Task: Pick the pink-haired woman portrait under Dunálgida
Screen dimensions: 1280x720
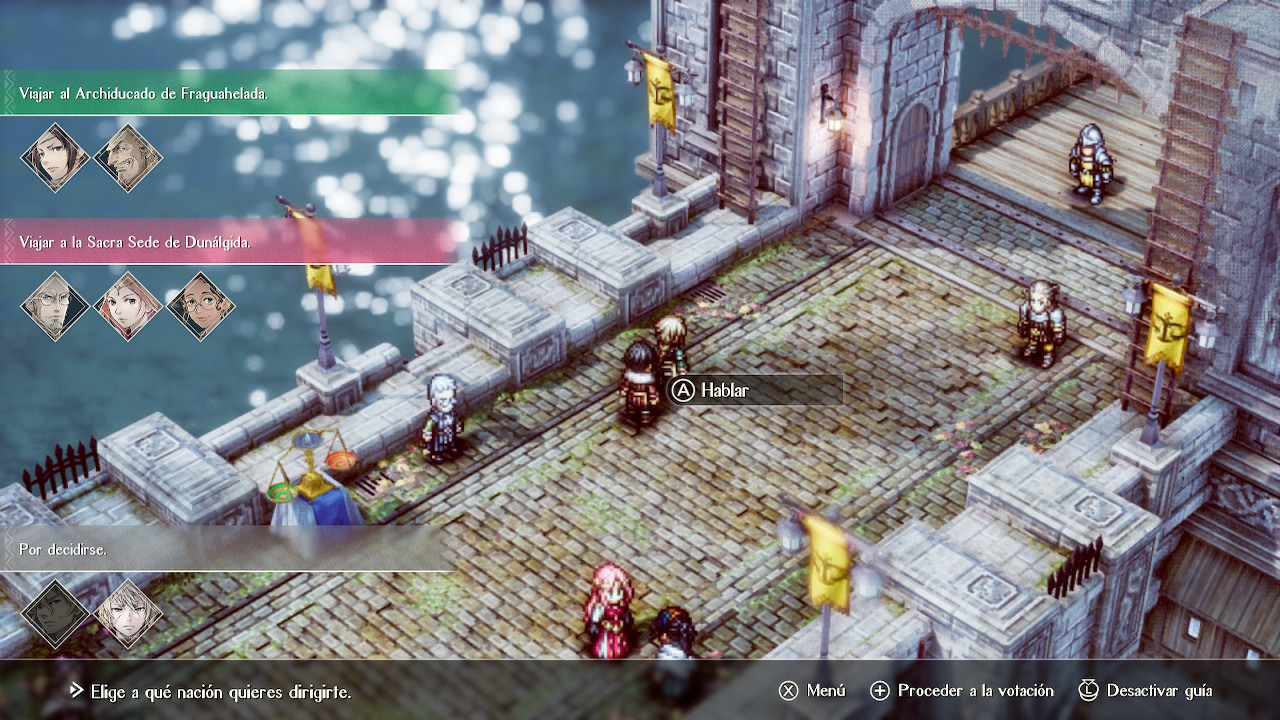Action: (x=128, y=306)
